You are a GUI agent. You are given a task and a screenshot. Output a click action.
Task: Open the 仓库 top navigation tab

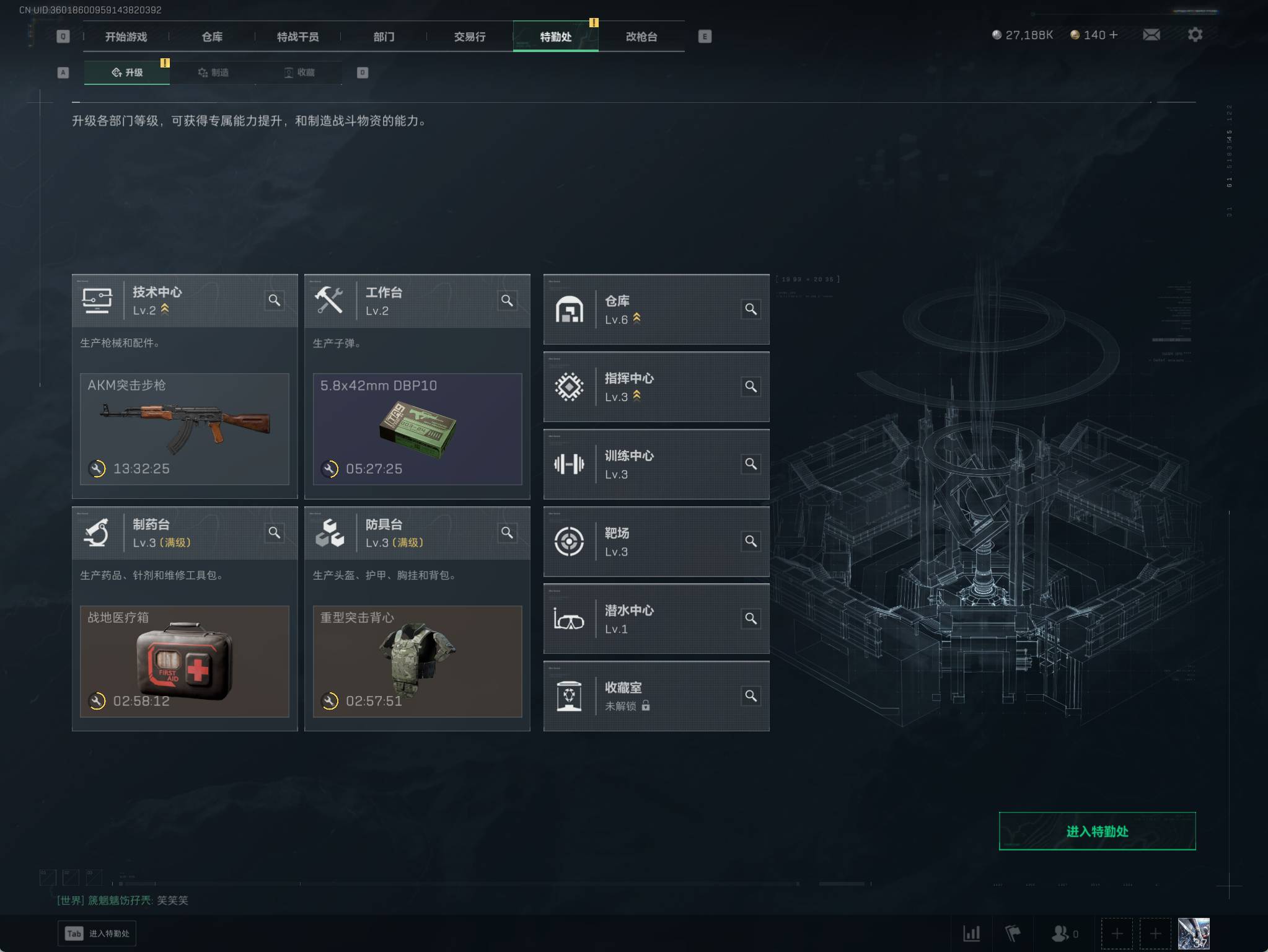pos(212,37)
